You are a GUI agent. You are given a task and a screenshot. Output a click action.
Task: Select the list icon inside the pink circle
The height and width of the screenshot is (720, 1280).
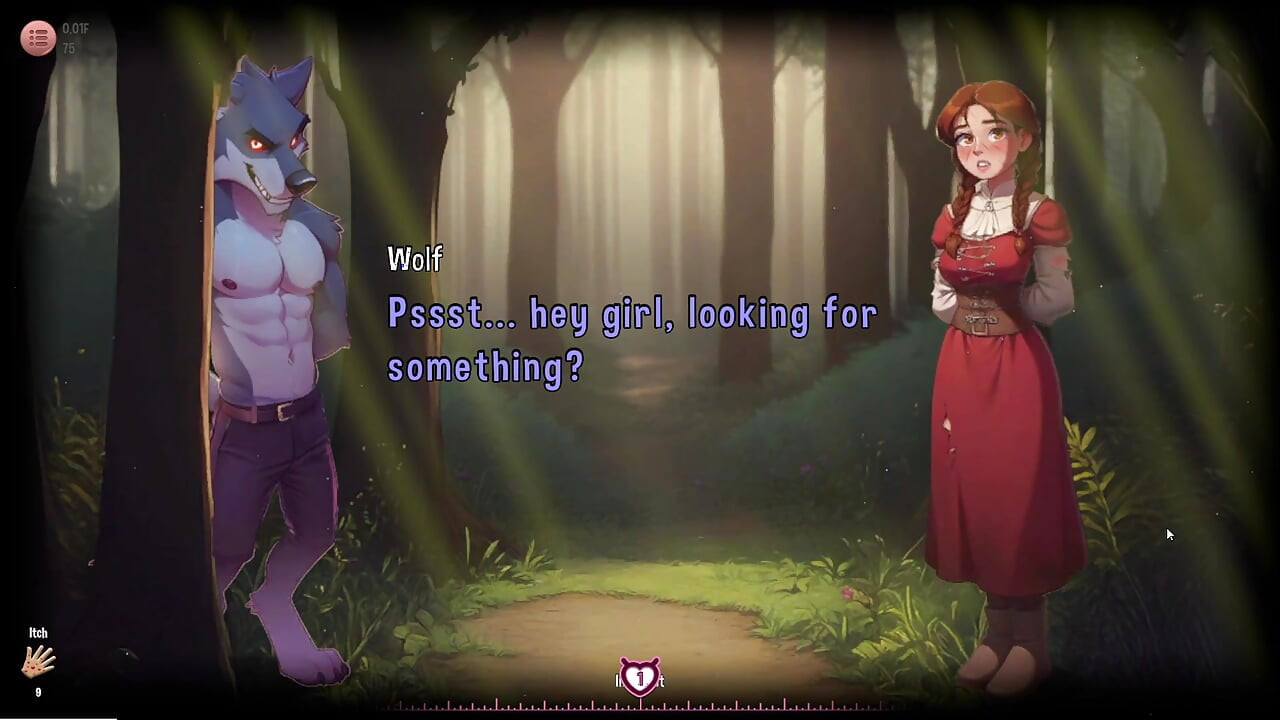coord(38,38)
